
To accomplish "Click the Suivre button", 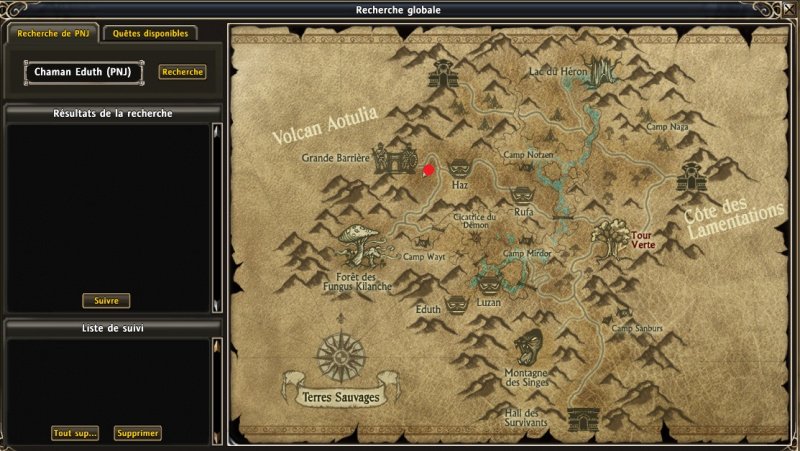I will [x=106, y=300].
